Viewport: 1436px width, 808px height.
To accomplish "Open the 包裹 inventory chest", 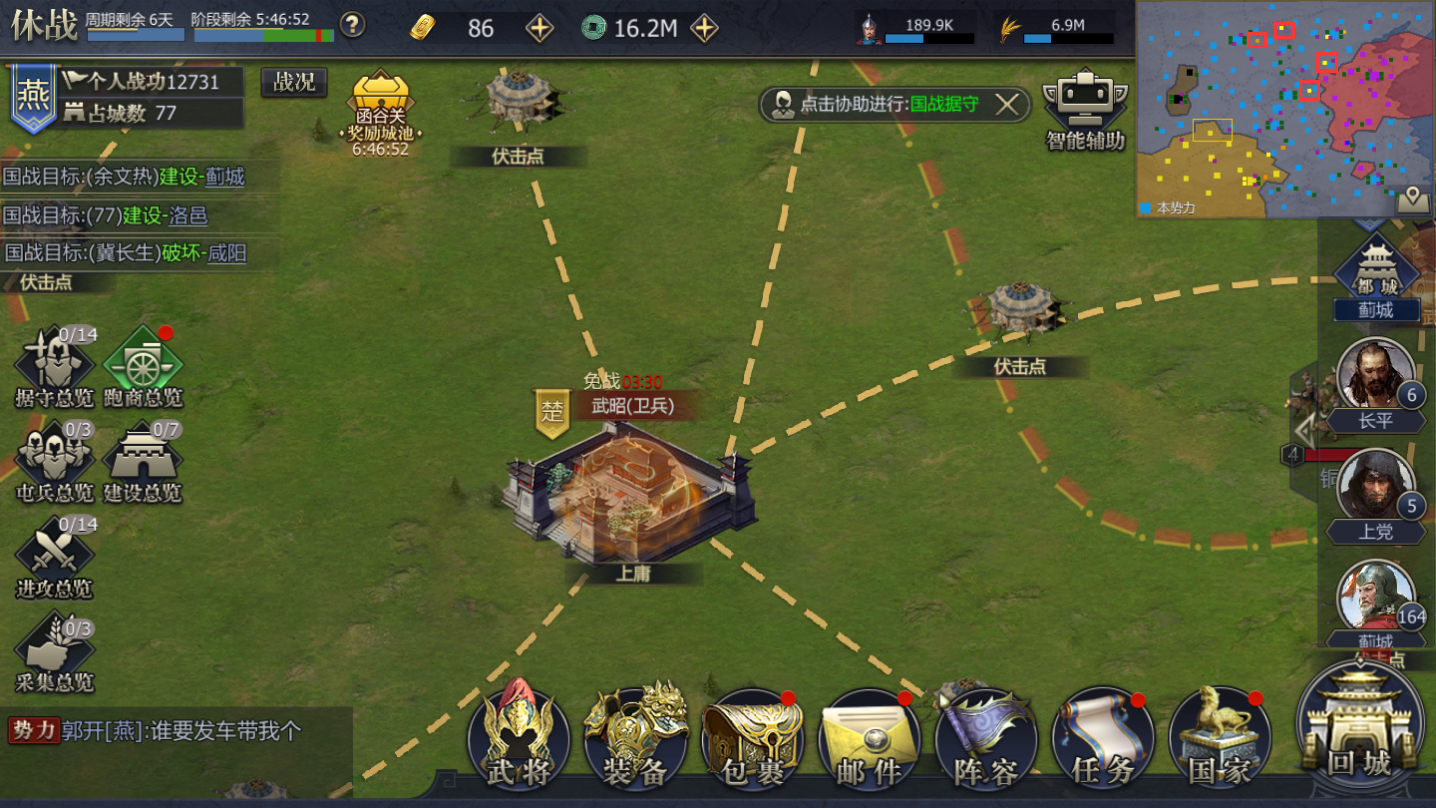I will [x=752, y=740].
